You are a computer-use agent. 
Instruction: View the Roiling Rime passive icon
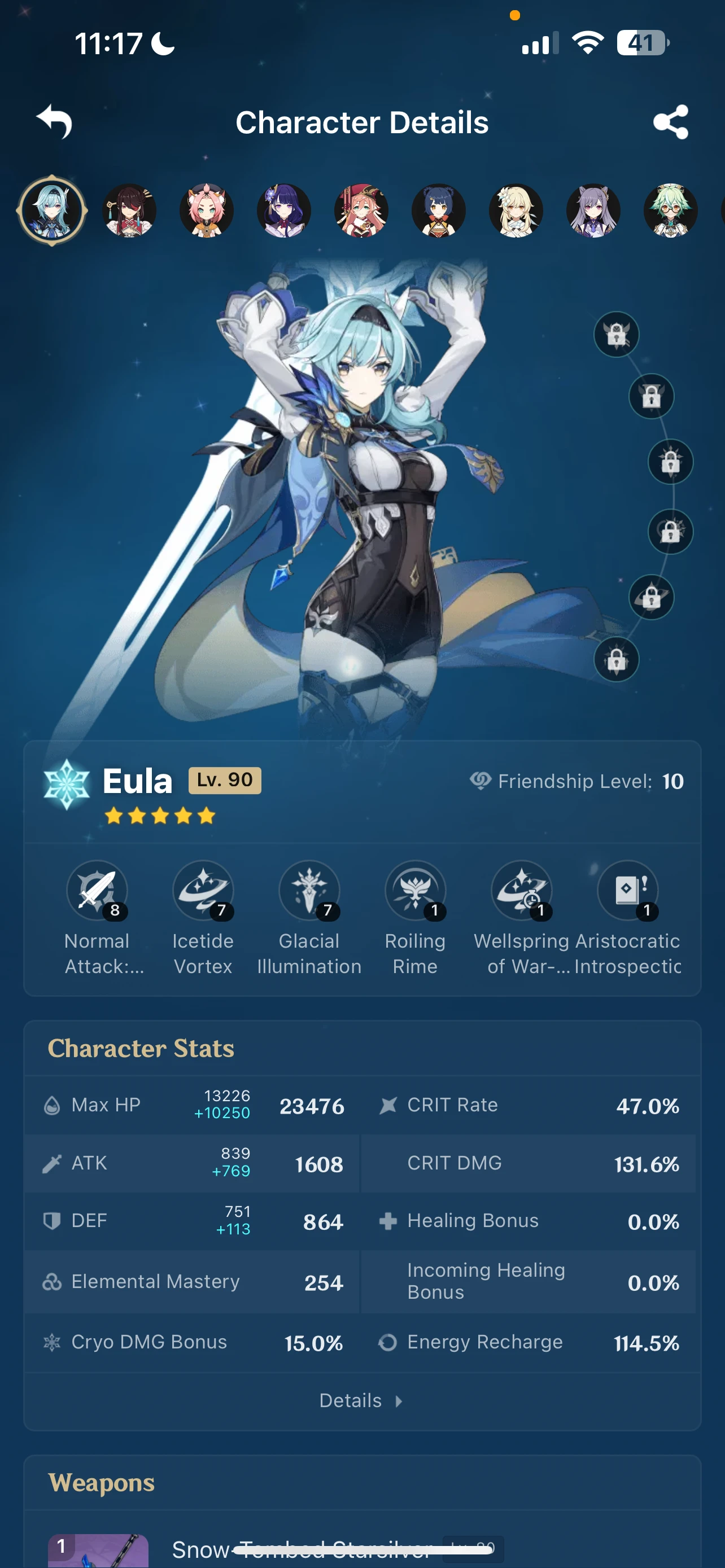click(416, 891)
